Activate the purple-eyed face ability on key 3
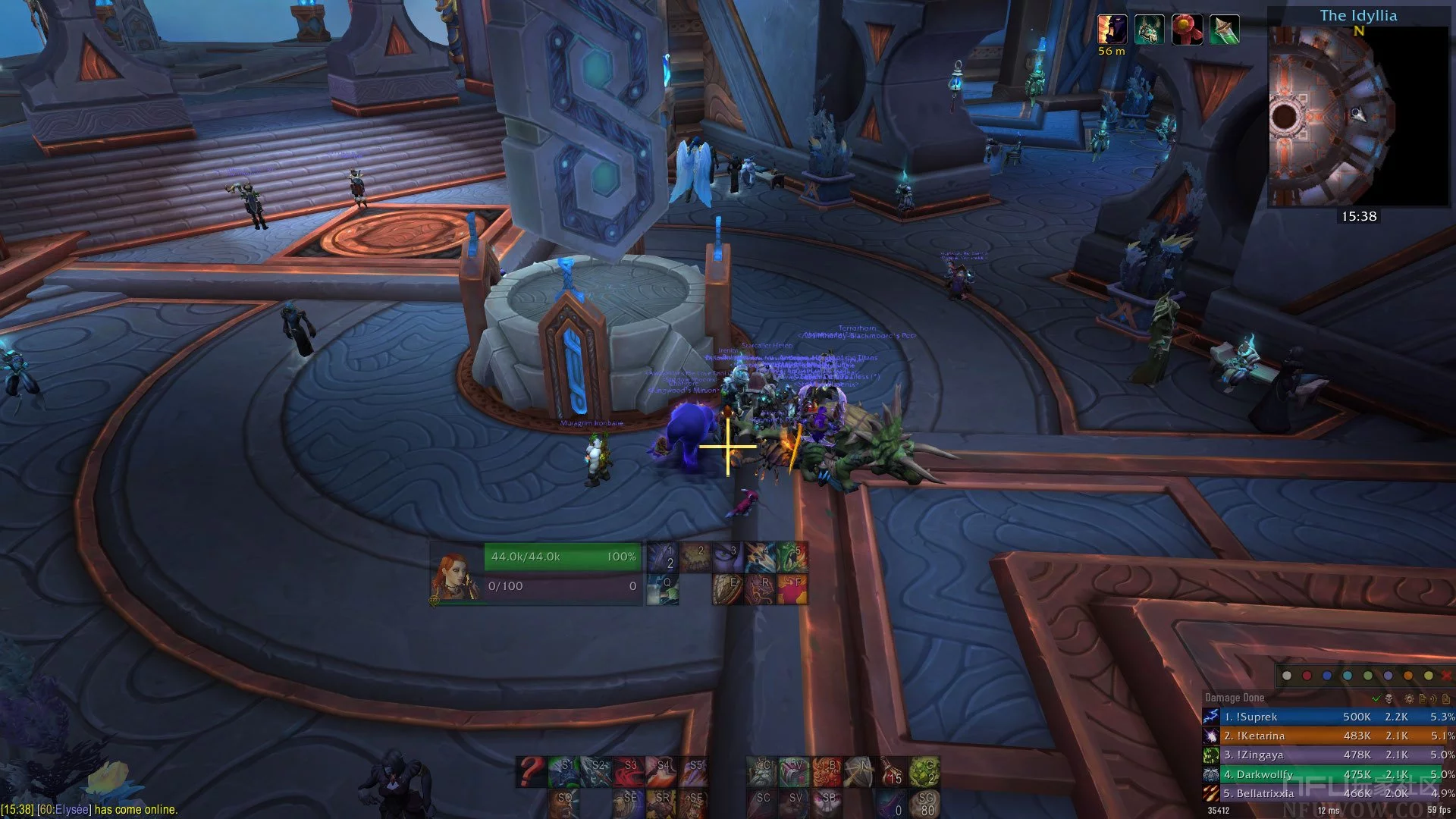The image size is (1456, 819). (x=728, y=557)
